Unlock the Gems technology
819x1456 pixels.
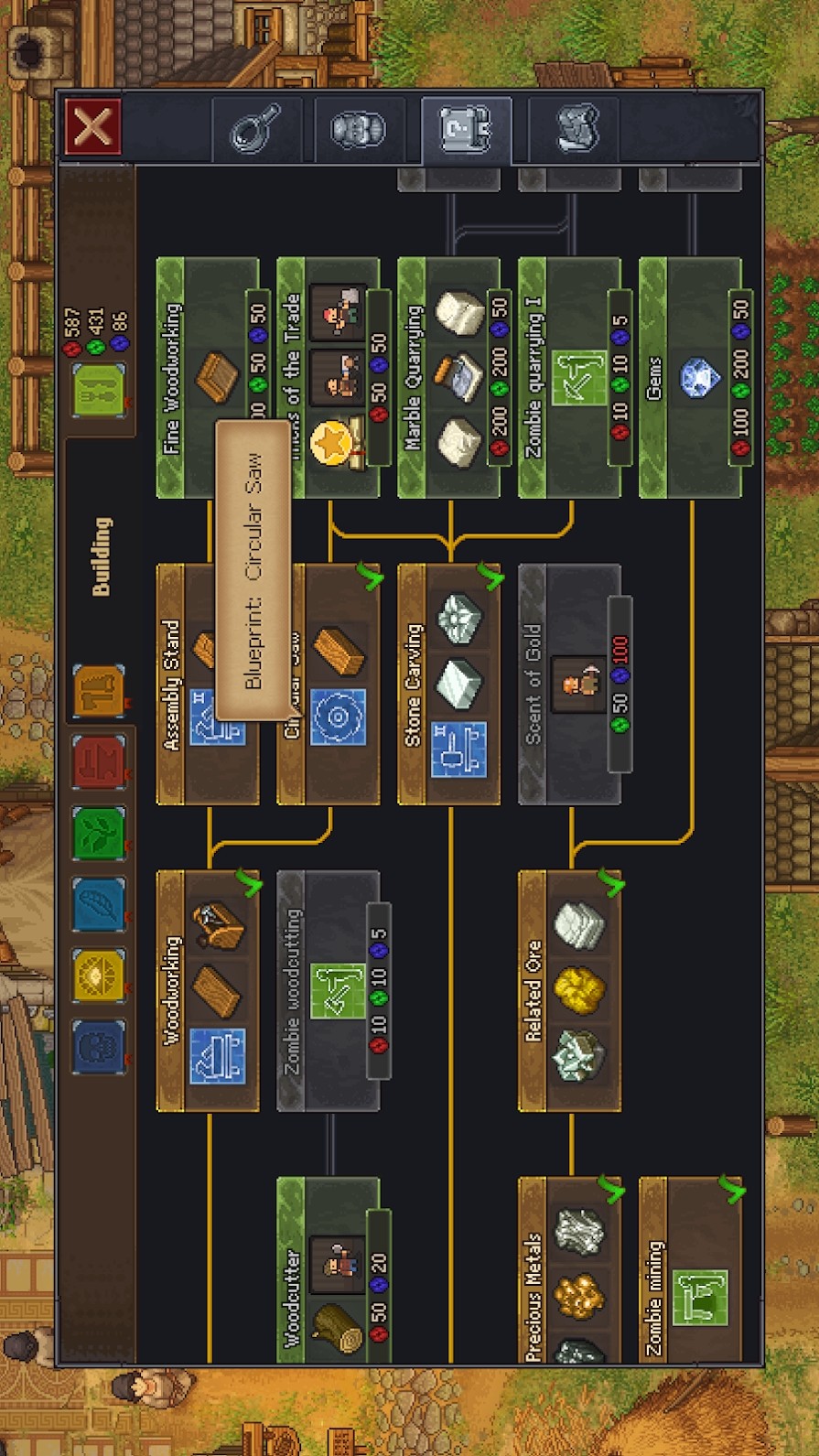pyautogui.click(x=691, y=377)
